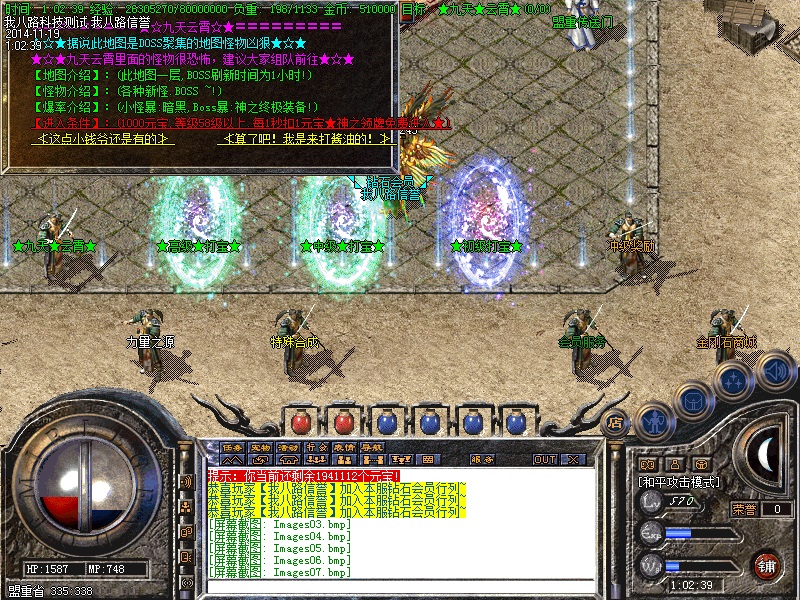Close the game with the X button
800x600 pixels.
coord(574,459)
